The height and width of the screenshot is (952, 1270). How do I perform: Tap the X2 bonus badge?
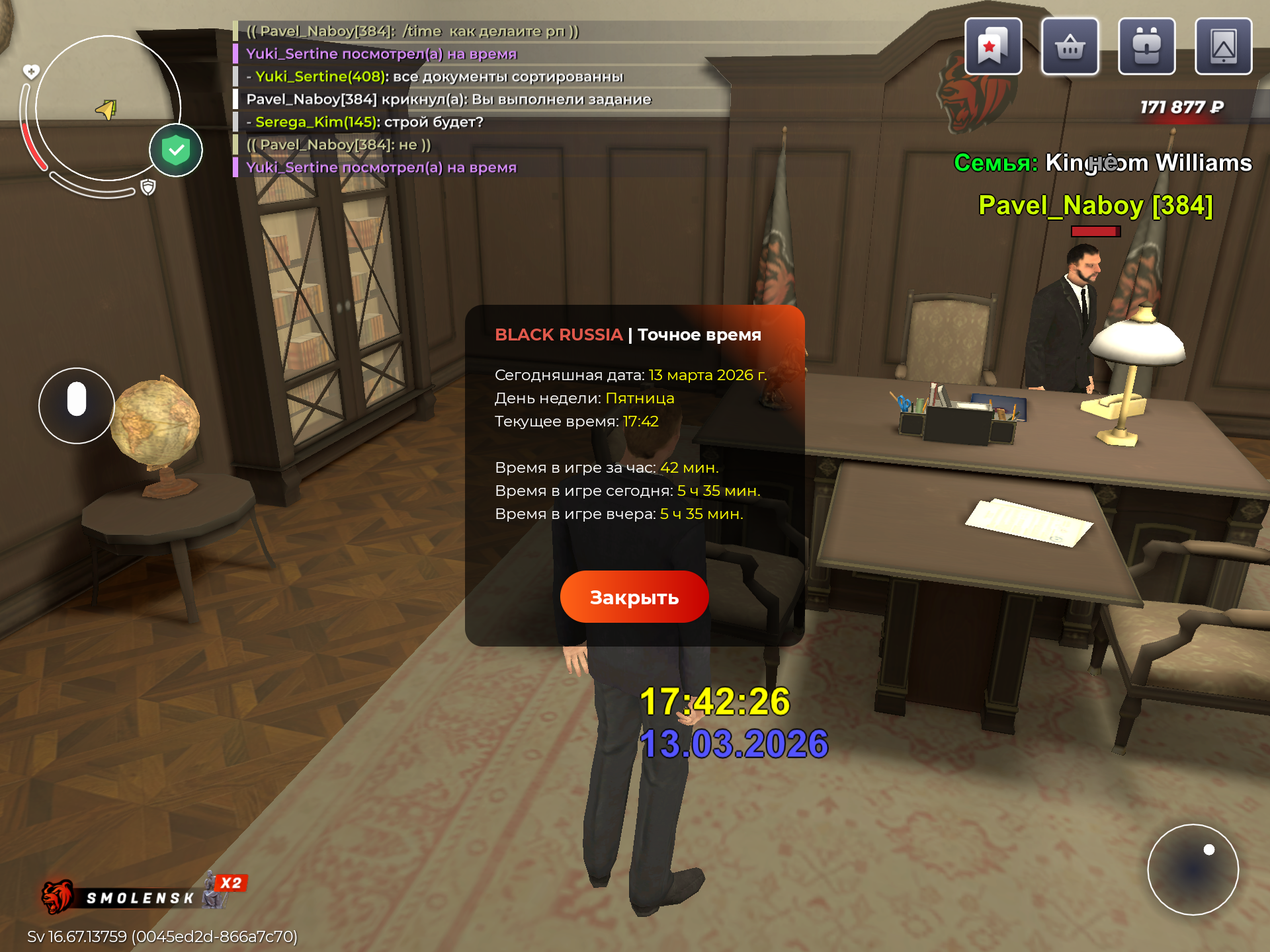(x=231, y=883)
